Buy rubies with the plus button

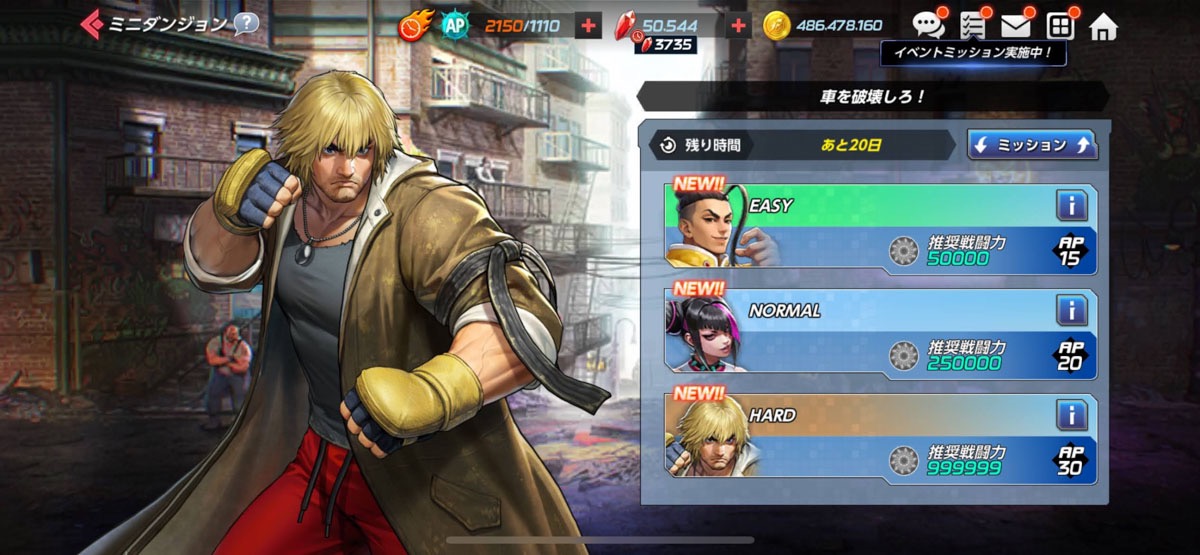(x=739, y=26)
